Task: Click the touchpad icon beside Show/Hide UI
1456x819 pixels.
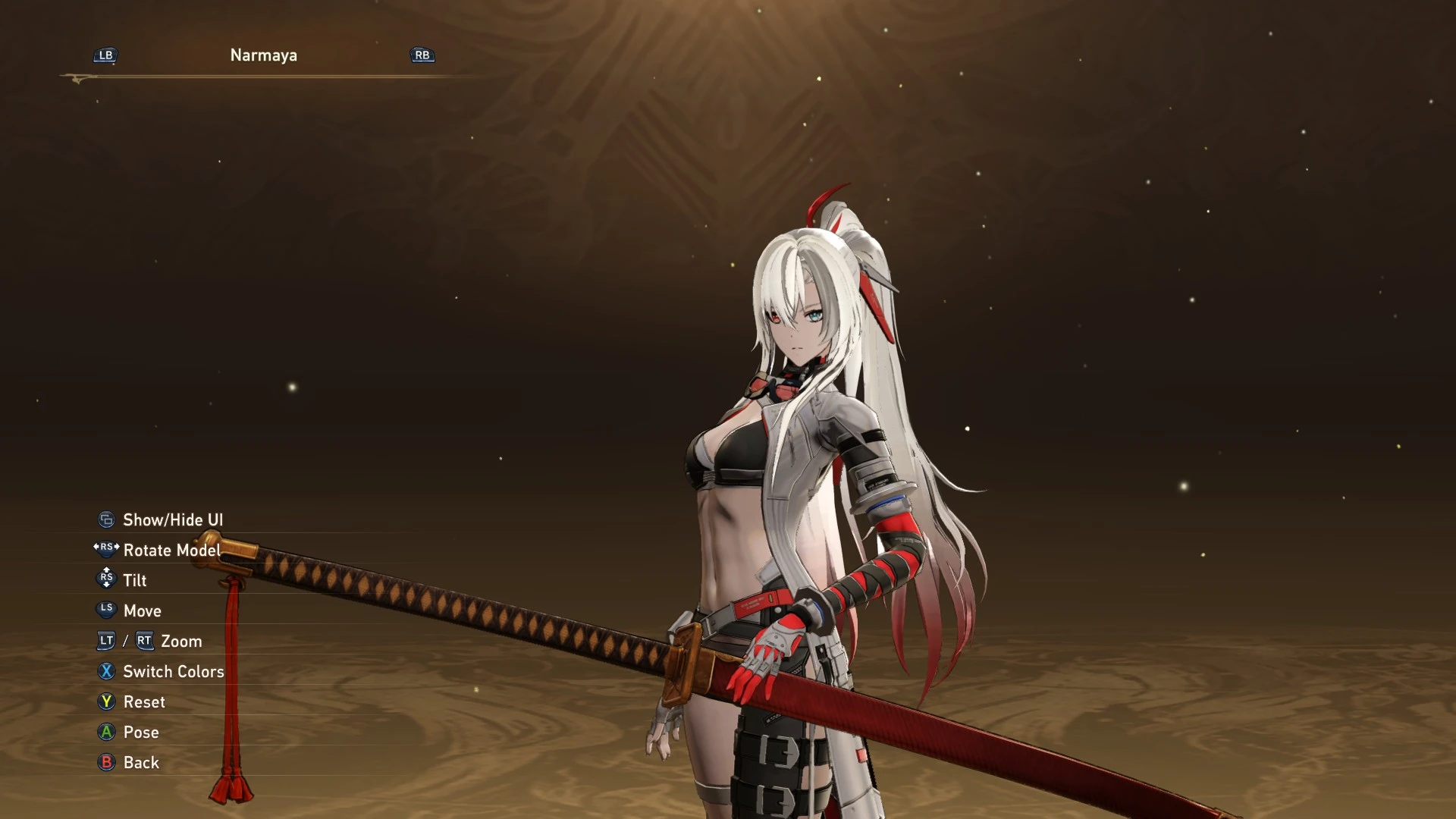Action: tap(106, 519)
